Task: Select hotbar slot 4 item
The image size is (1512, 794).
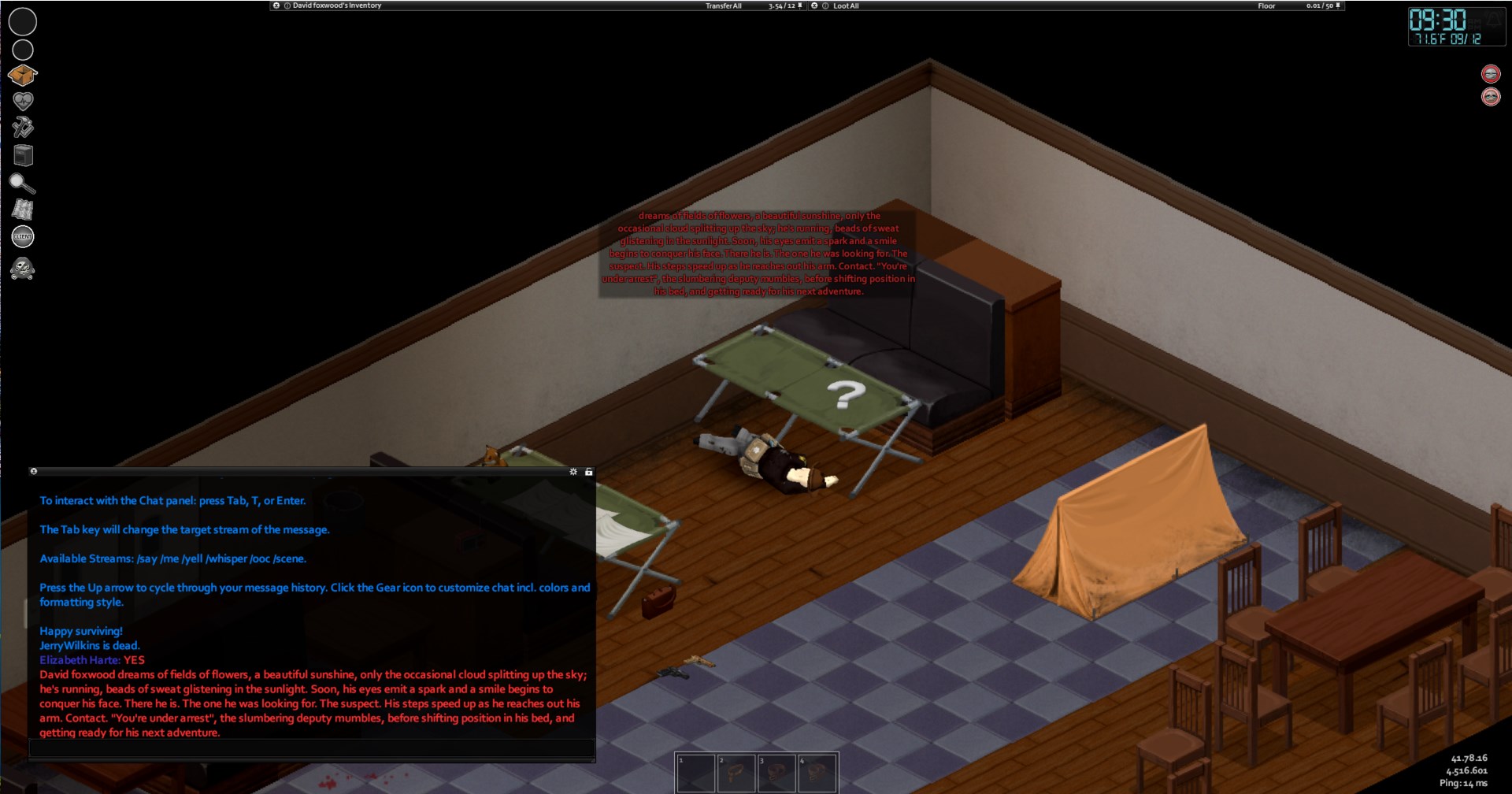Action: coord(817,773)
